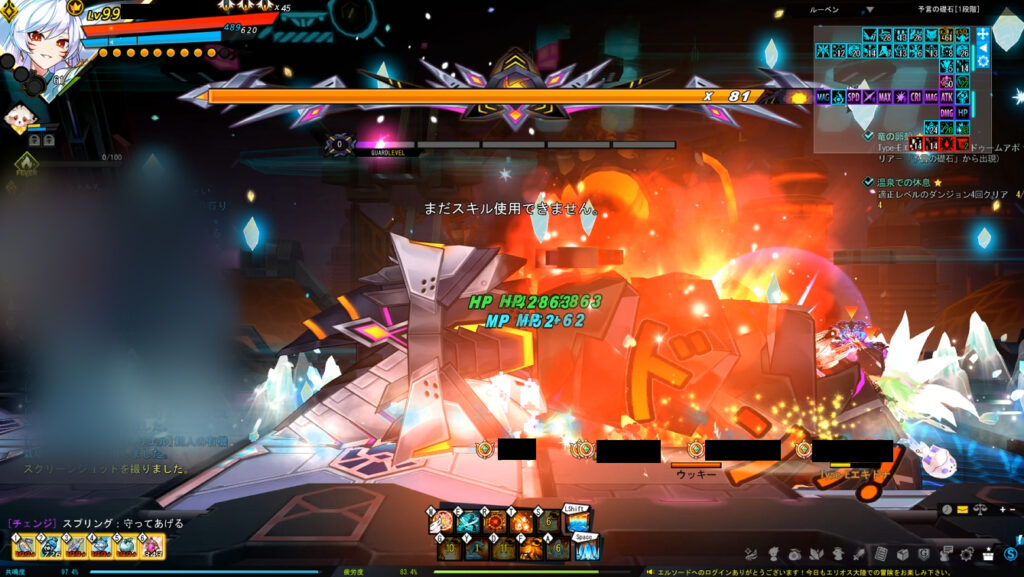Activate the Space ice spikes skill

coord(585,548)
